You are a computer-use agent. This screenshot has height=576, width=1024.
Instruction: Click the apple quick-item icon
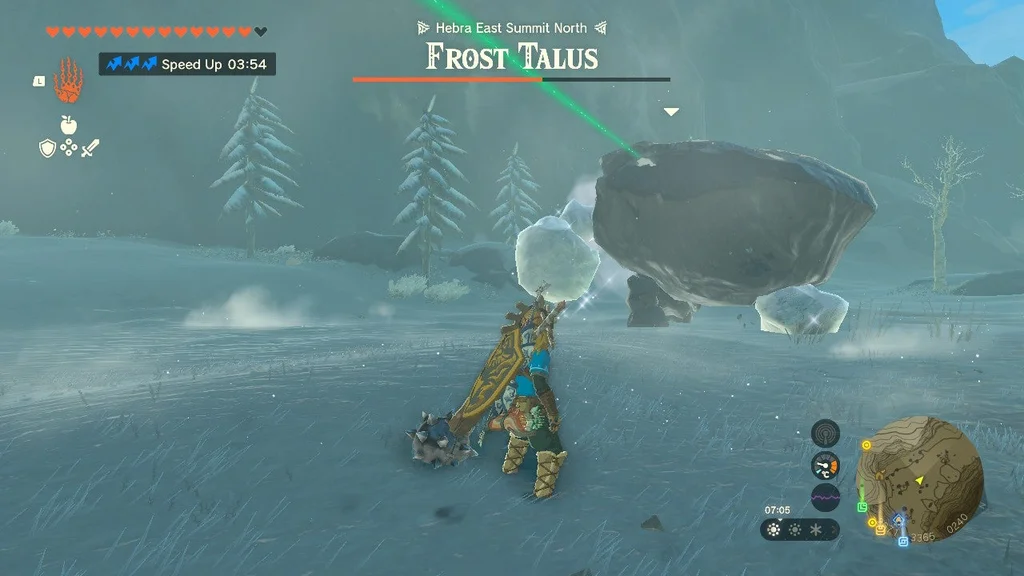[68, 124]
